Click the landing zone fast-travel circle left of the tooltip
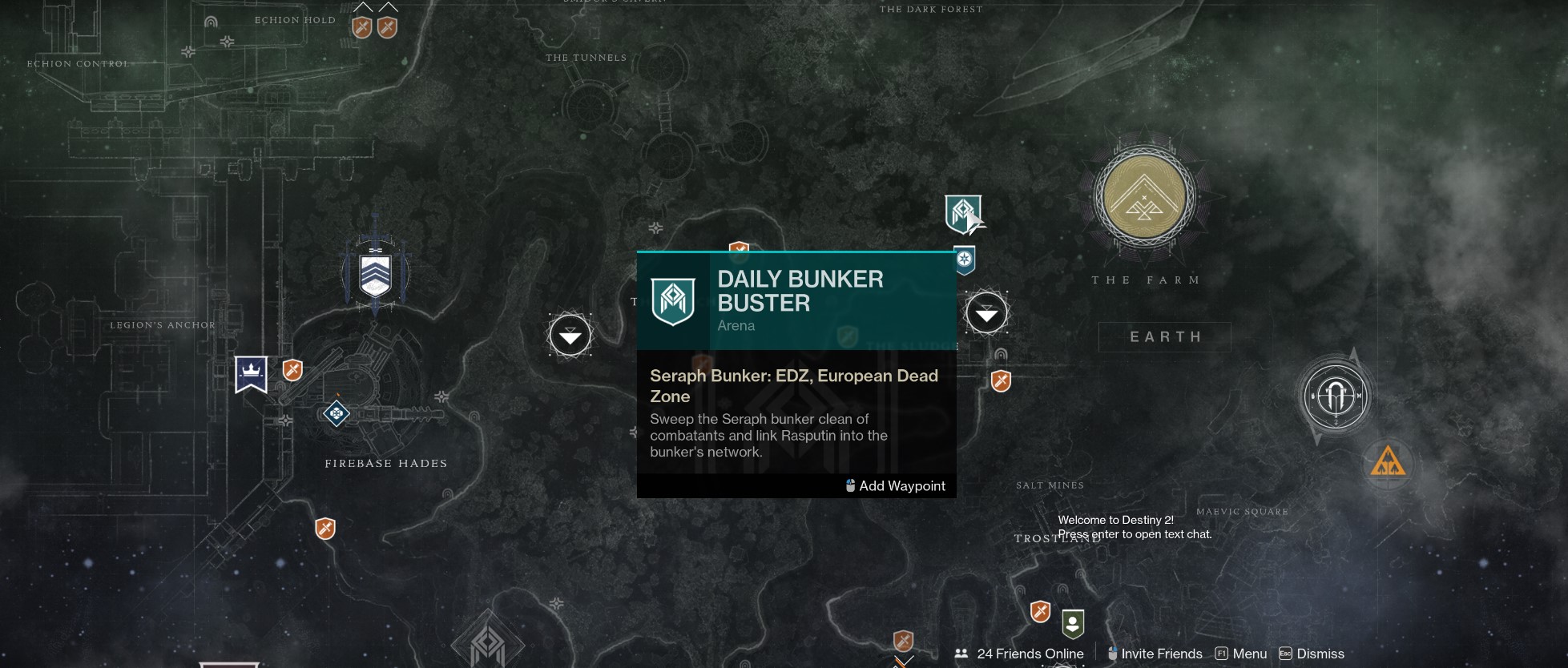 (x=570, y=335)
